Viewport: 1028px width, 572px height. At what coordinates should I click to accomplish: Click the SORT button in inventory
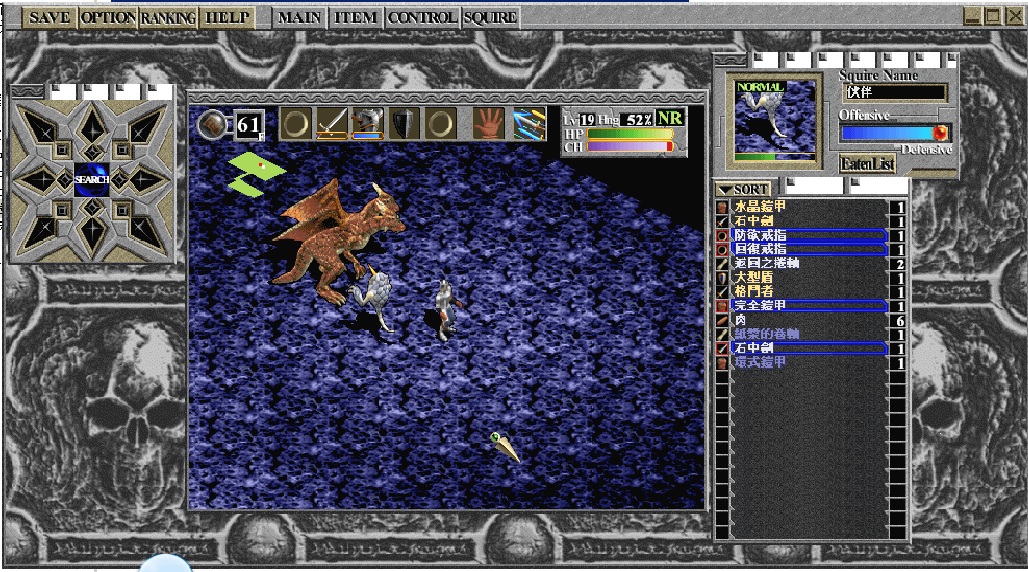point(744,189)
